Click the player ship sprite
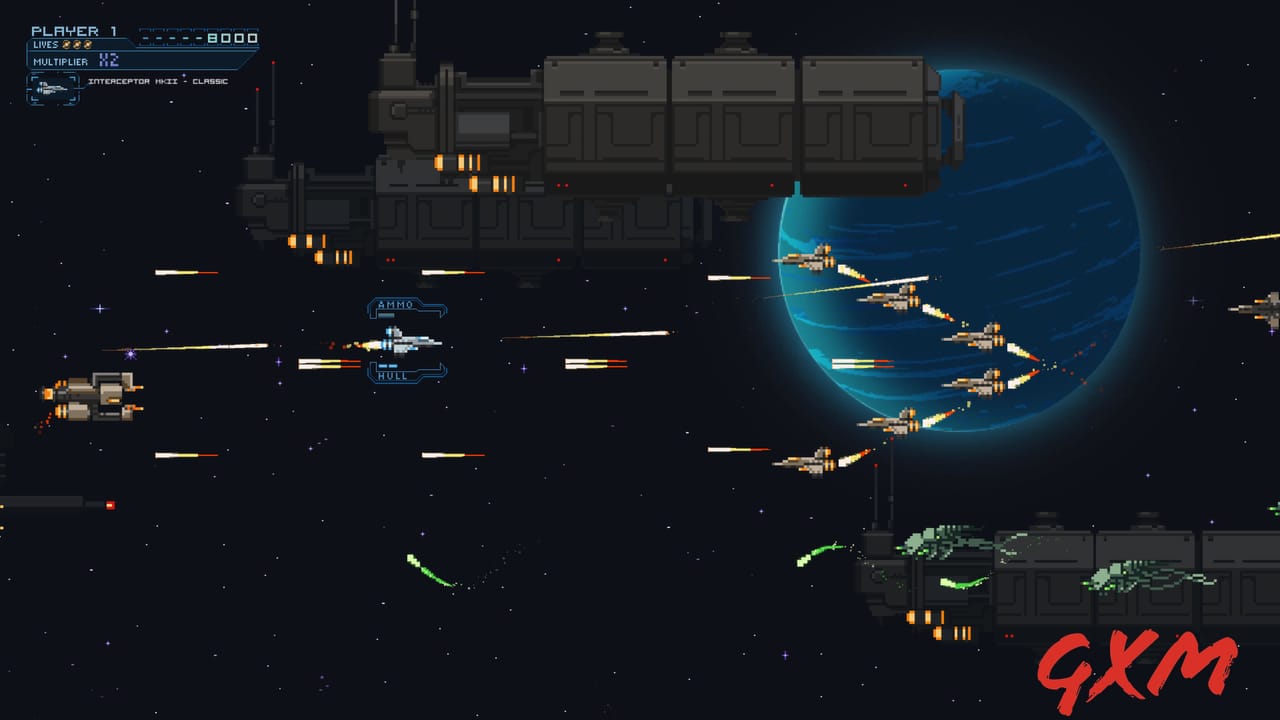This screenshot has width=1280, height=720. 405,341
